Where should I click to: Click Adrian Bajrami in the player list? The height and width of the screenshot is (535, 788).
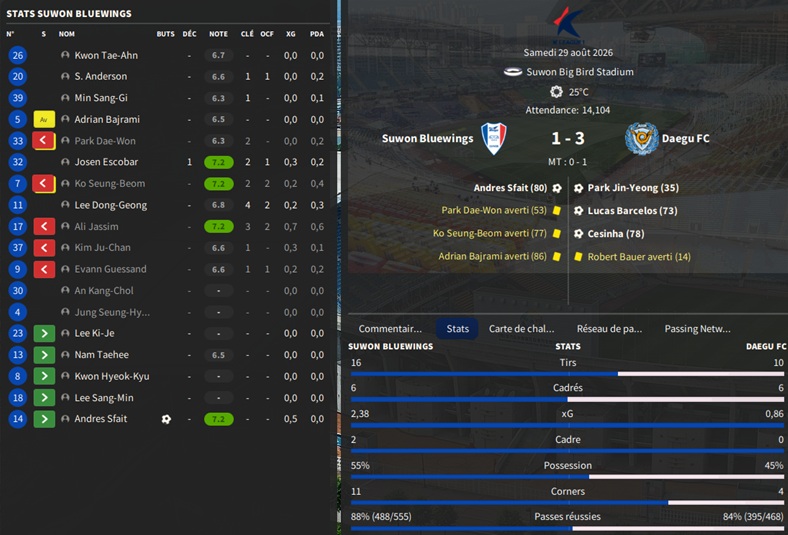point(107,119)
